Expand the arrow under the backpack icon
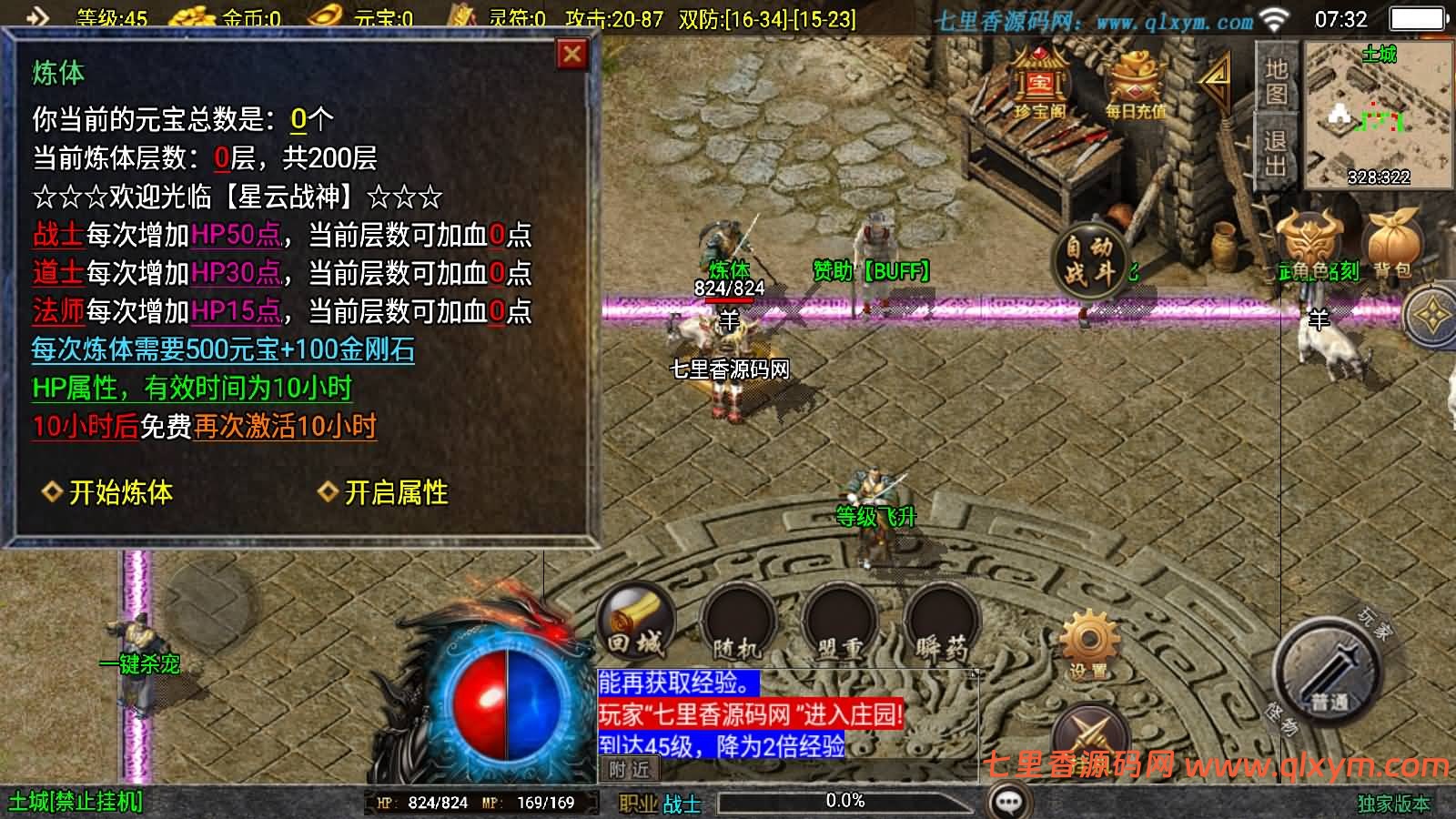The height and width of the screenshot is (819, 1456). 1431,314
